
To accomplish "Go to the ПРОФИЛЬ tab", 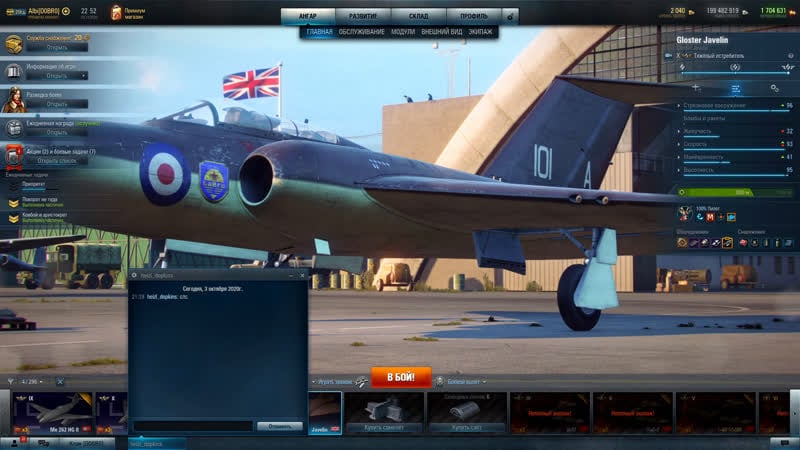I will (472, 16).
